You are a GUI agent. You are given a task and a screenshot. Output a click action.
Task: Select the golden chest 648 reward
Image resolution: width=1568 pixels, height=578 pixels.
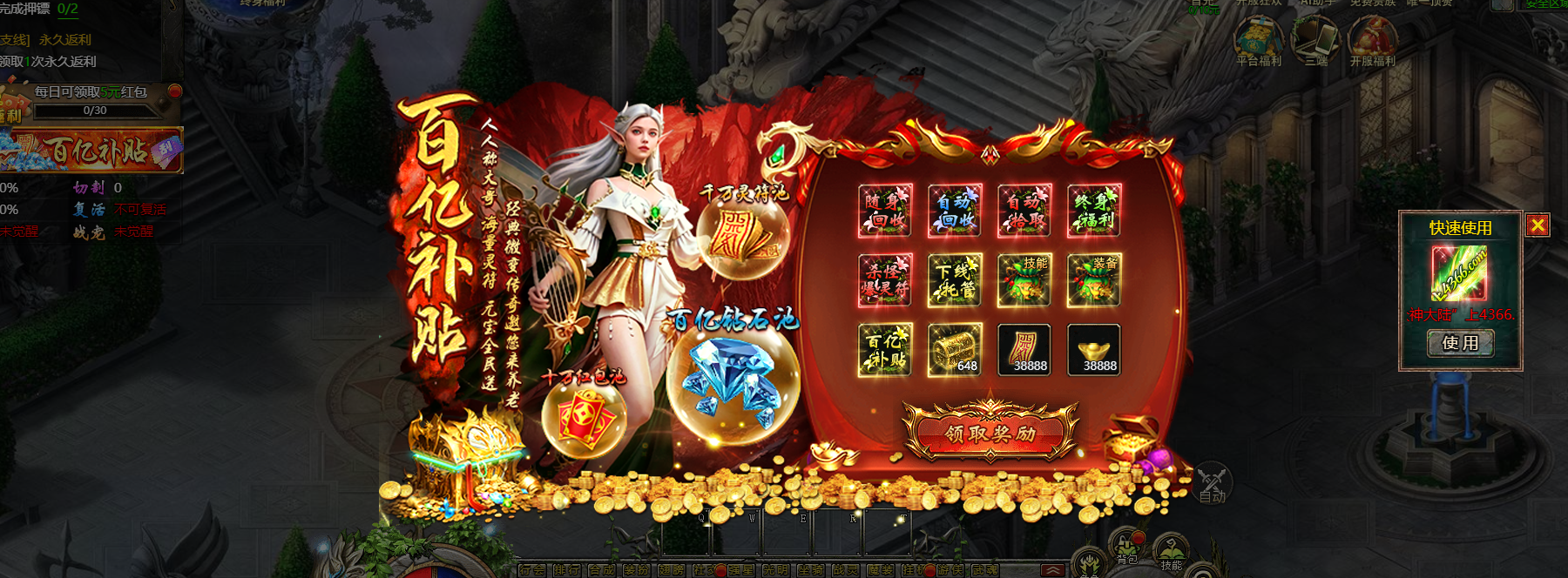coord(955,350)
